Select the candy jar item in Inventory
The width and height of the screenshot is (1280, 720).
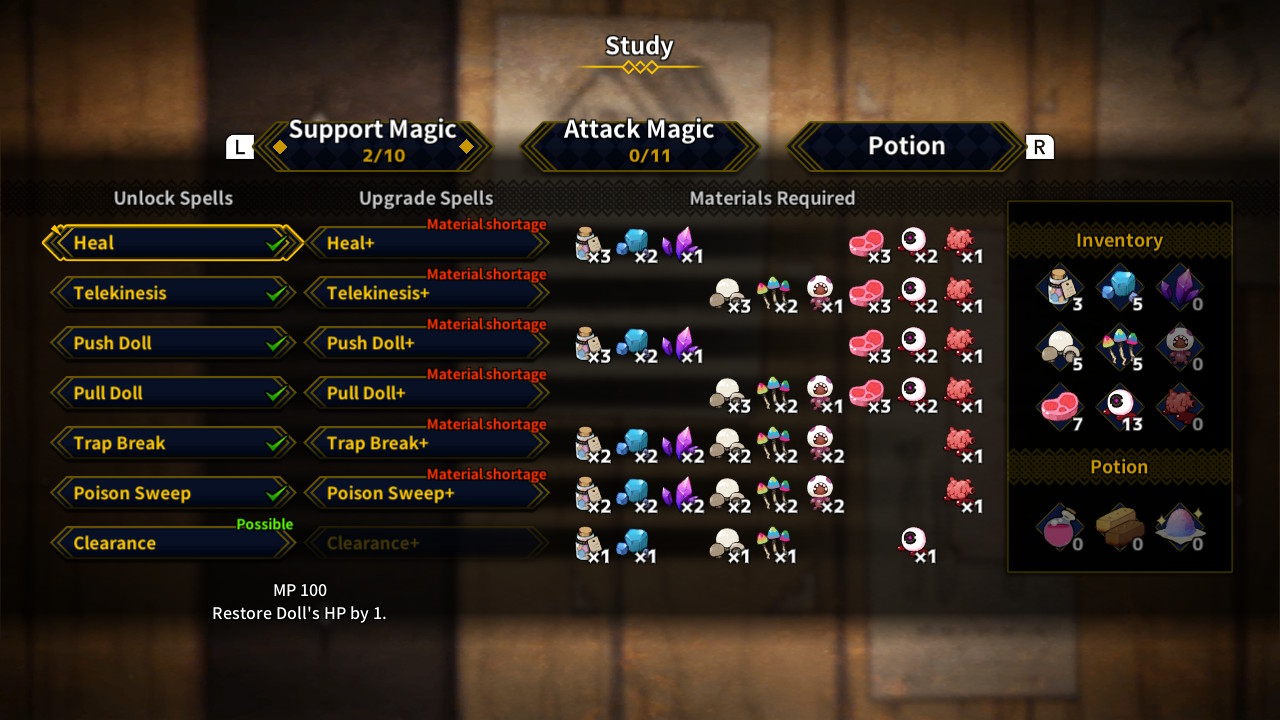[1059, 288]
